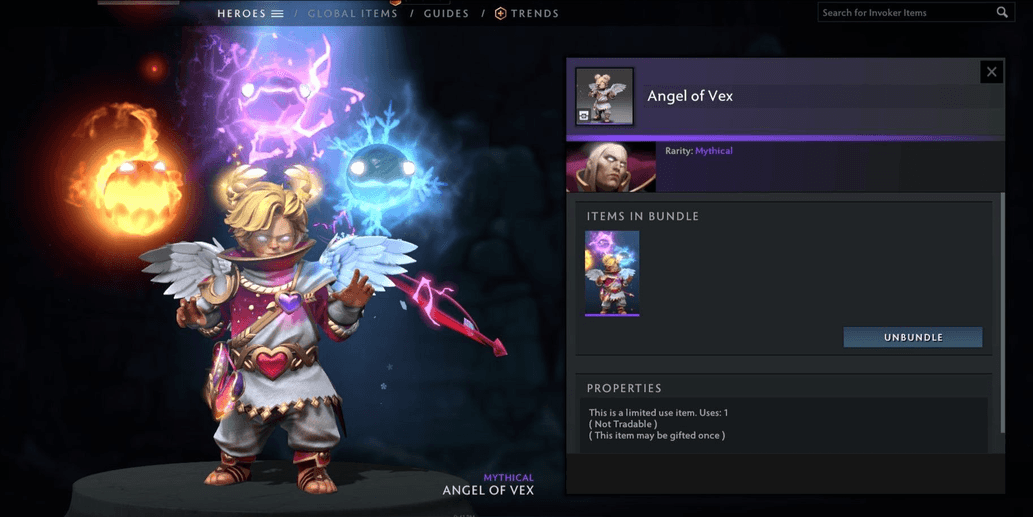
Task: Open the Heroes menu
Action: (250, 14)
